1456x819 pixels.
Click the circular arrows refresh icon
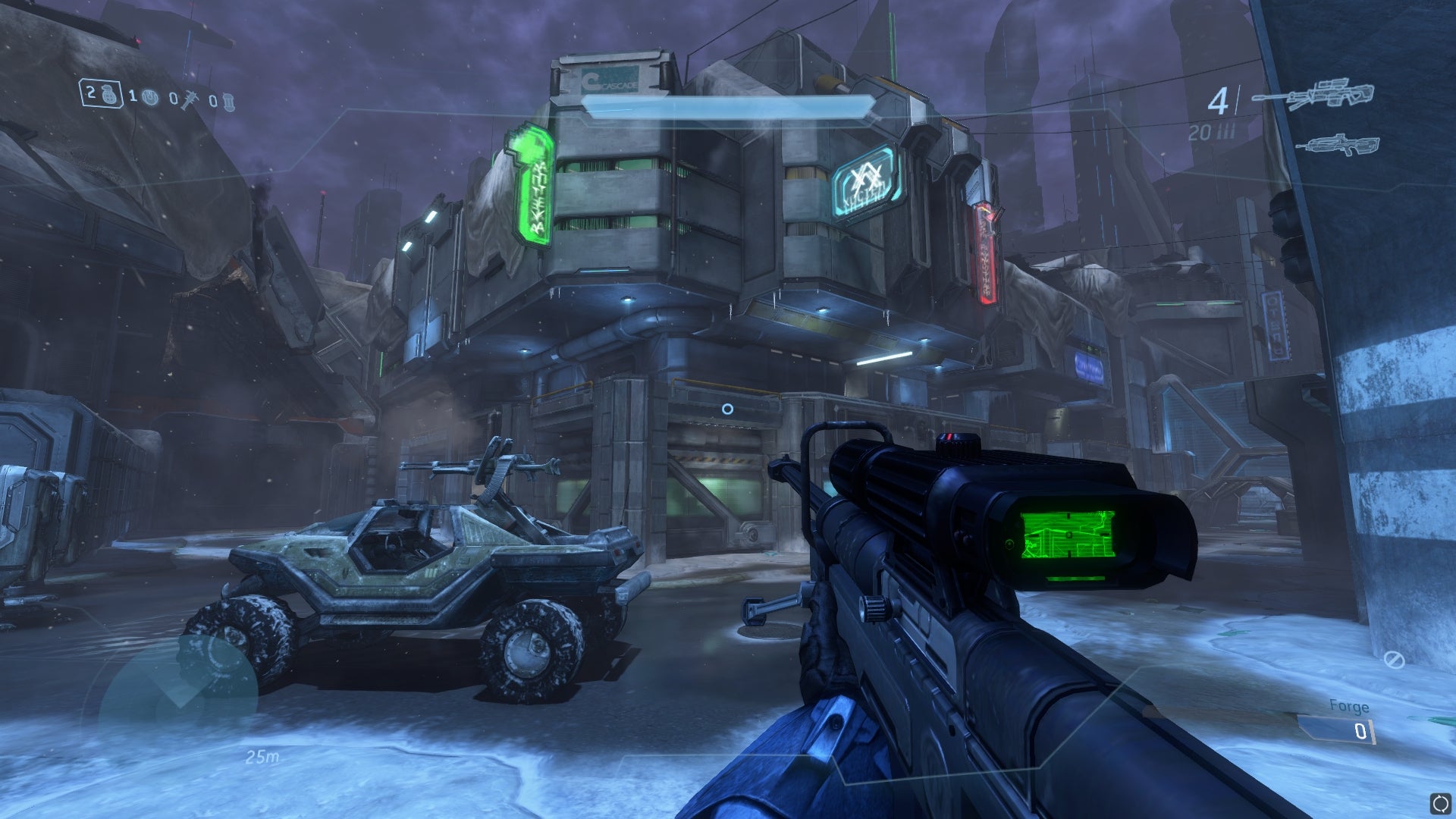pos(1440,803)
